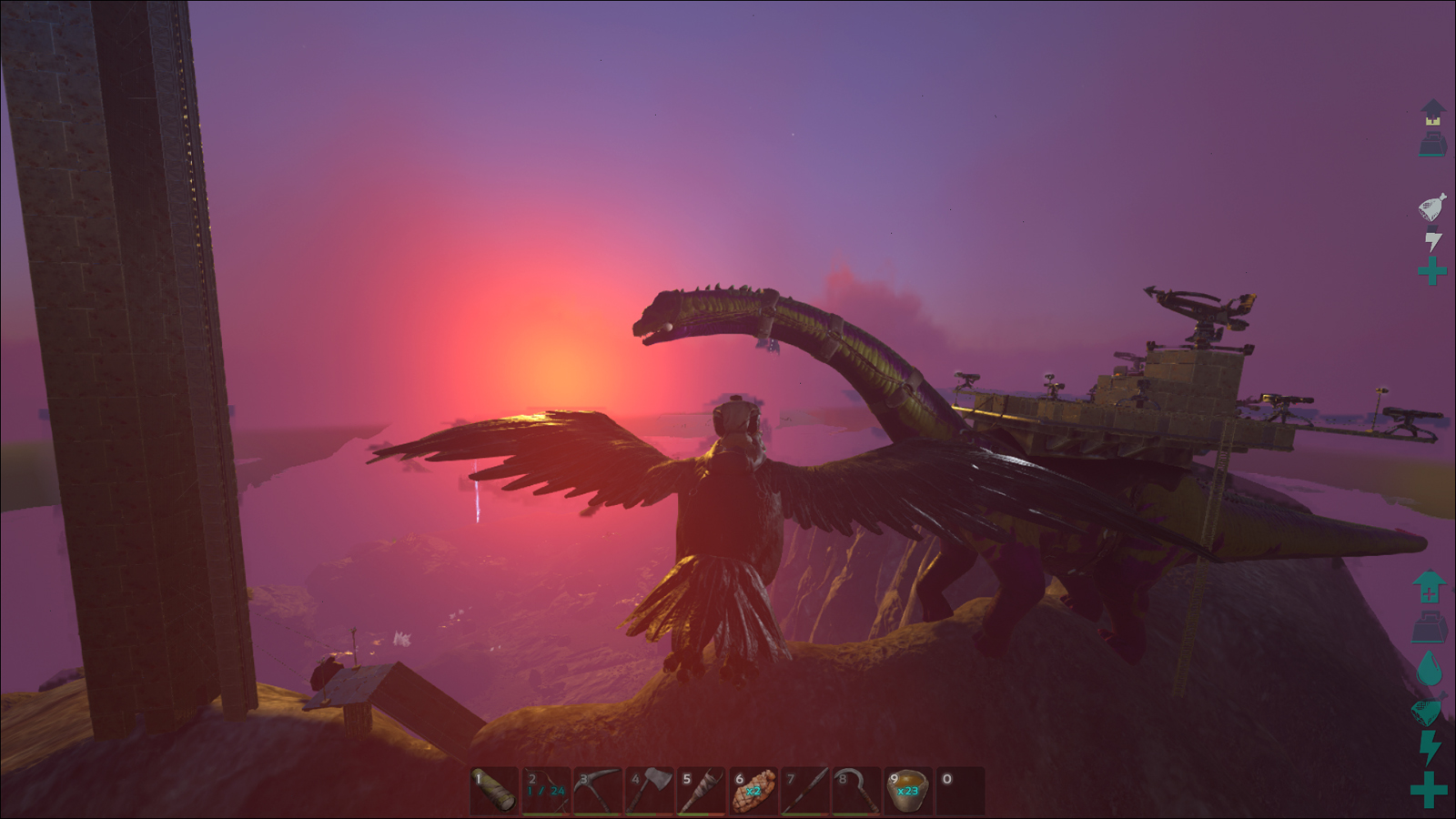Image resolution: width=1456 pixels, height=819 pixels.
Task: Choose the pickaxe in hotbar slot 3
Action: tap(598, 790)
